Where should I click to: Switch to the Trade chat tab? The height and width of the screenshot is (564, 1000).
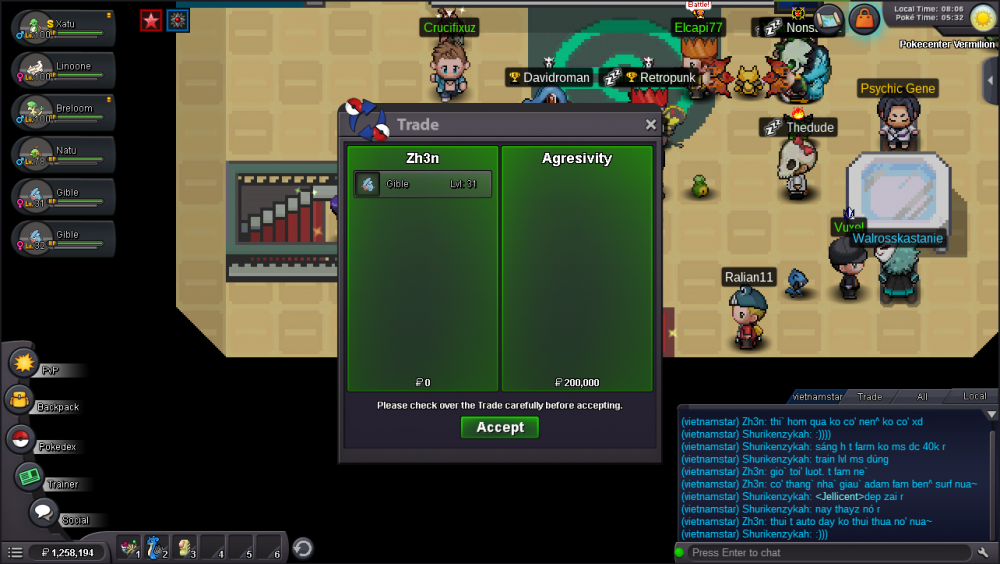pos(869,397)
